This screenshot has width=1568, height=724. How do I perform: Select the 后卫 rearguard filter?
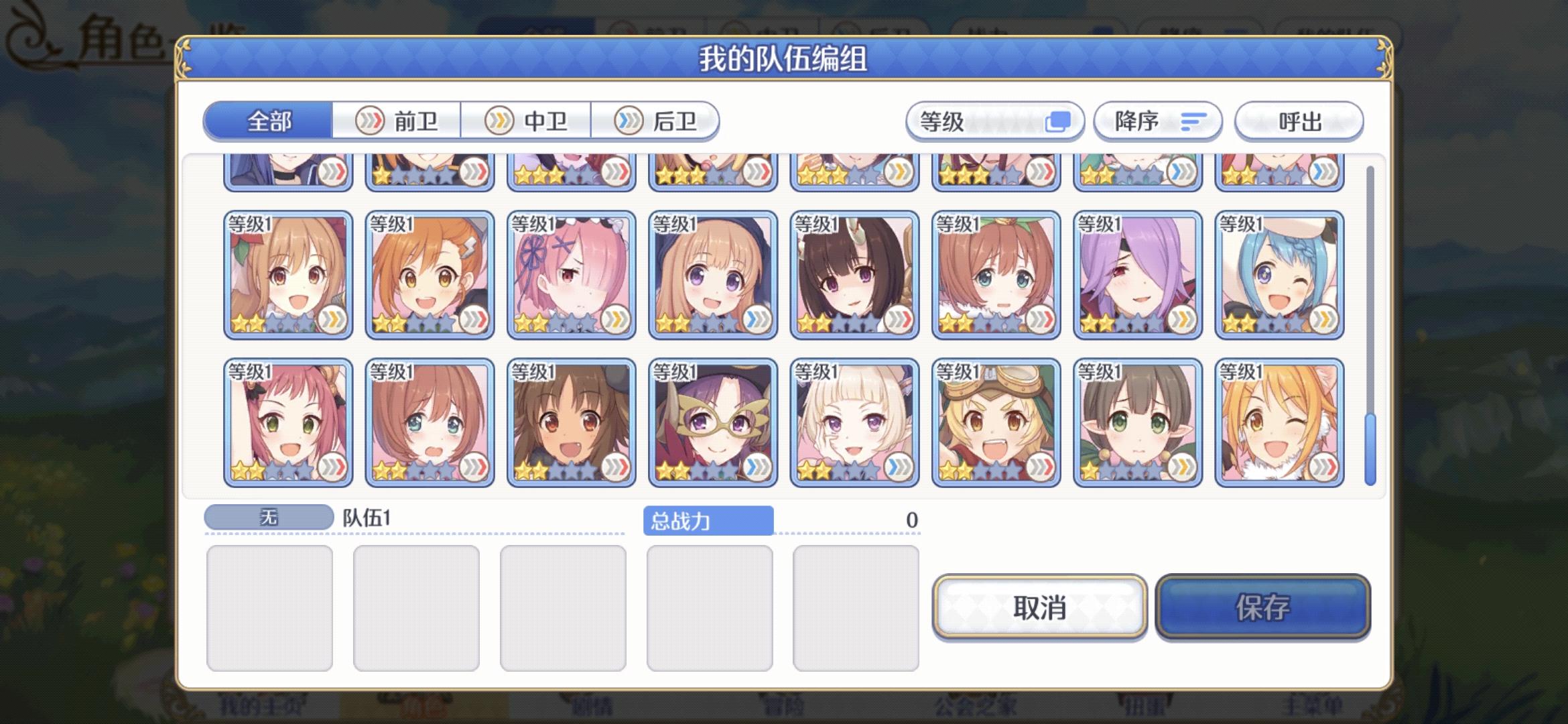pyautogui.click(x=657, y=121)
